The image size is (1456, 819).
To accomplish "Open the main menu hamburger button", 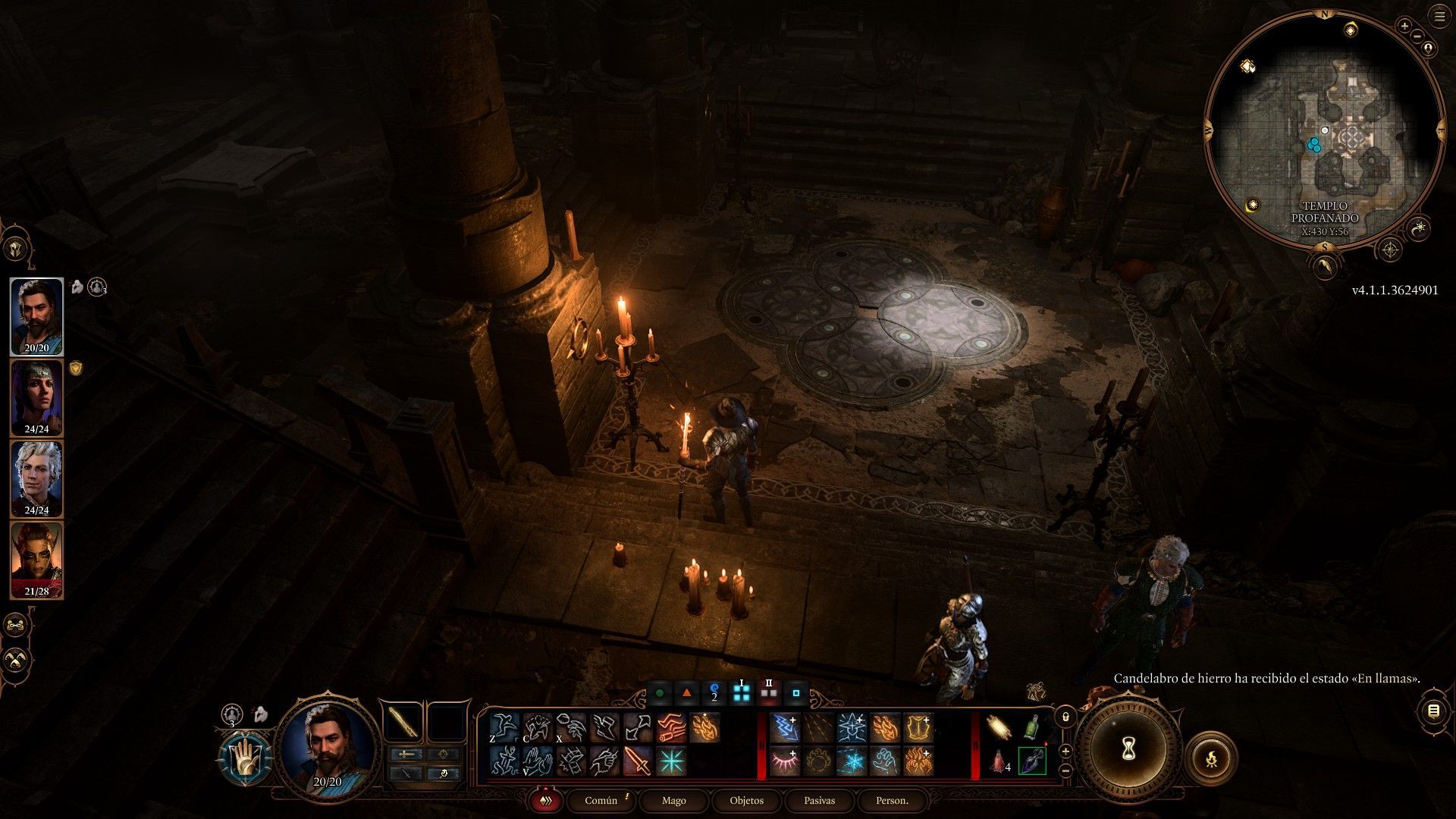I will (1439, 17).
